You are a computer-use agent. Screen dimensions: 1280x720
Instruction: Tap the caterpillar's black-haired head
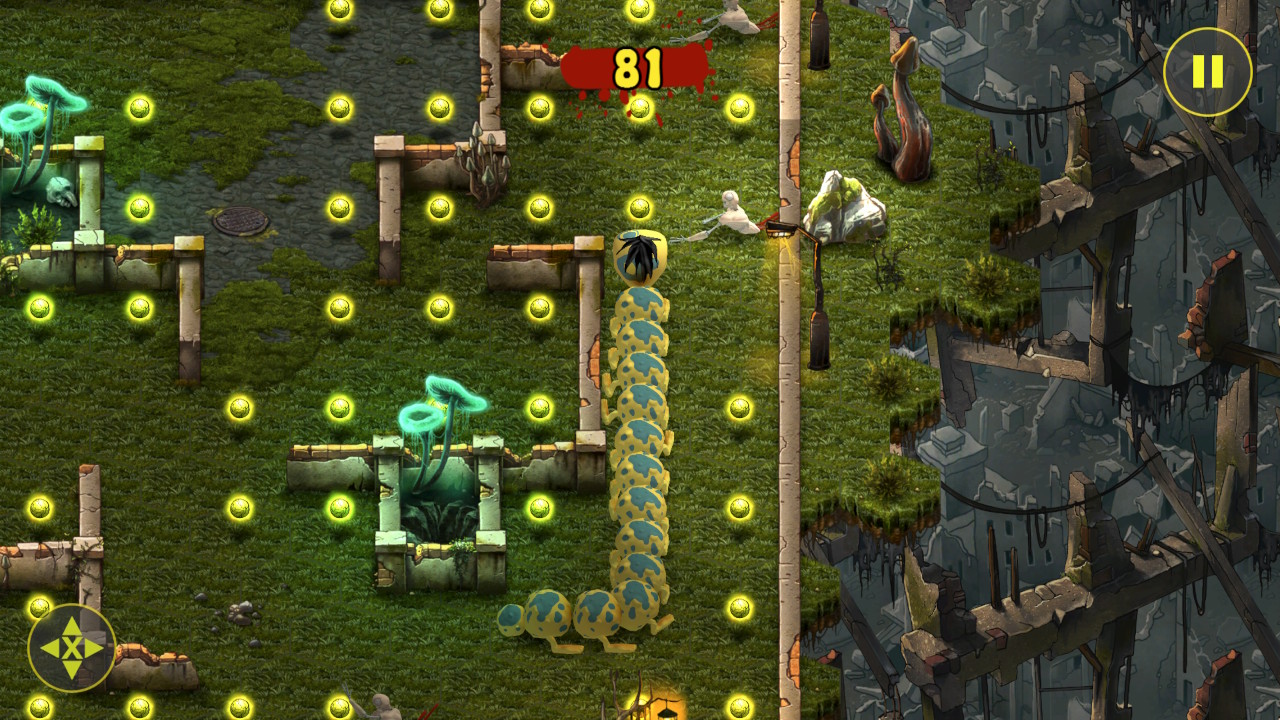coord(640,255)
